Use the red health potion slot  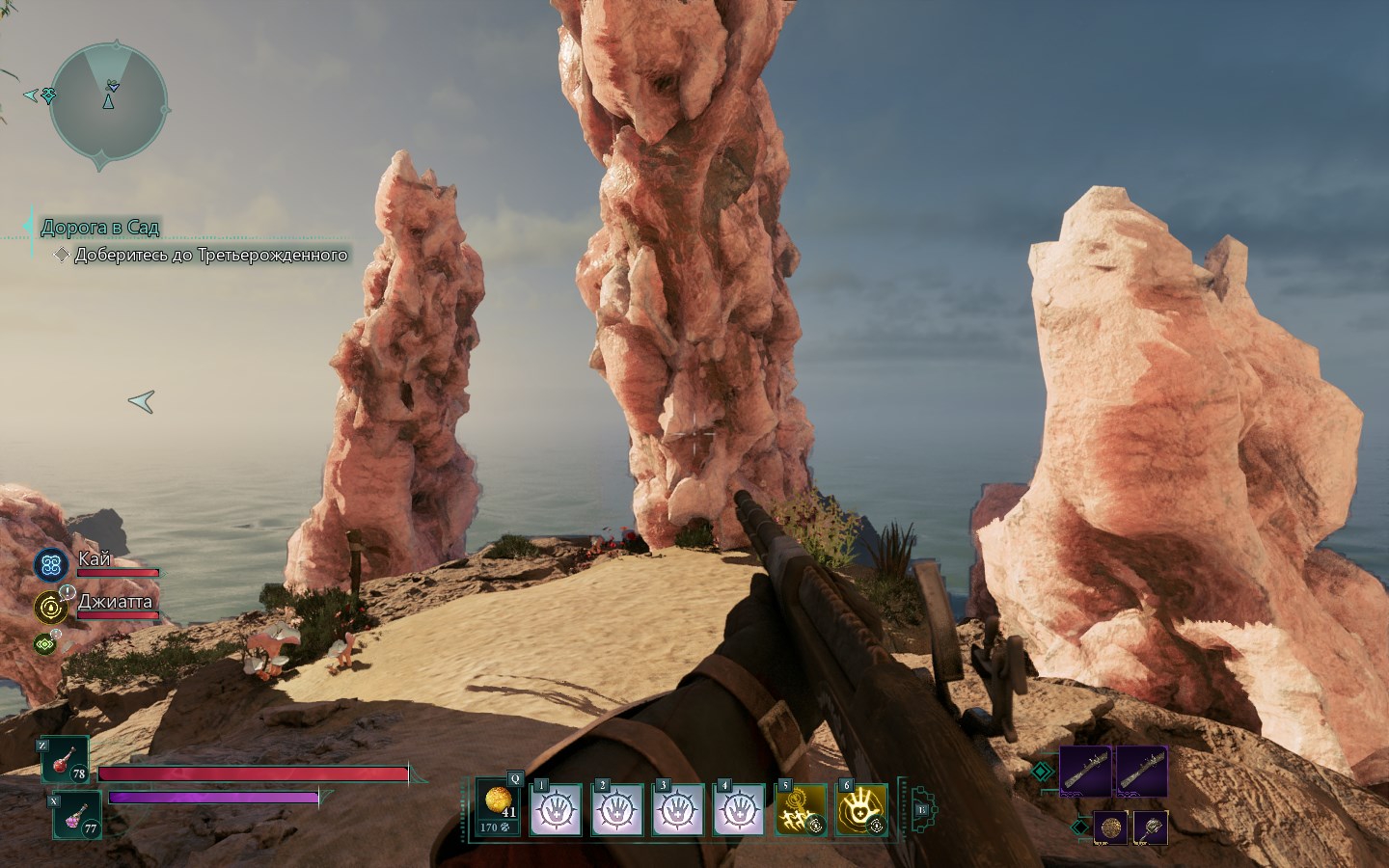pyautogui.click(x=65, y=760)
